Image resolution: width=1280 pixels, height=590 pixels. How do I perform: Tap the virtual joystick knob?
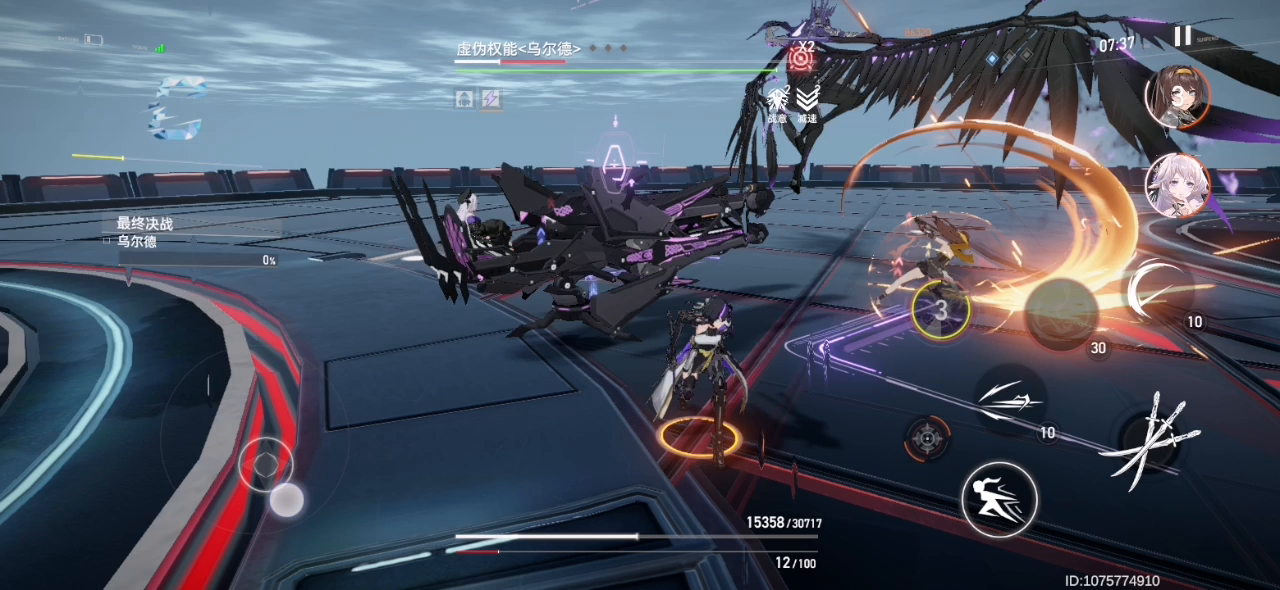(287, 499)
